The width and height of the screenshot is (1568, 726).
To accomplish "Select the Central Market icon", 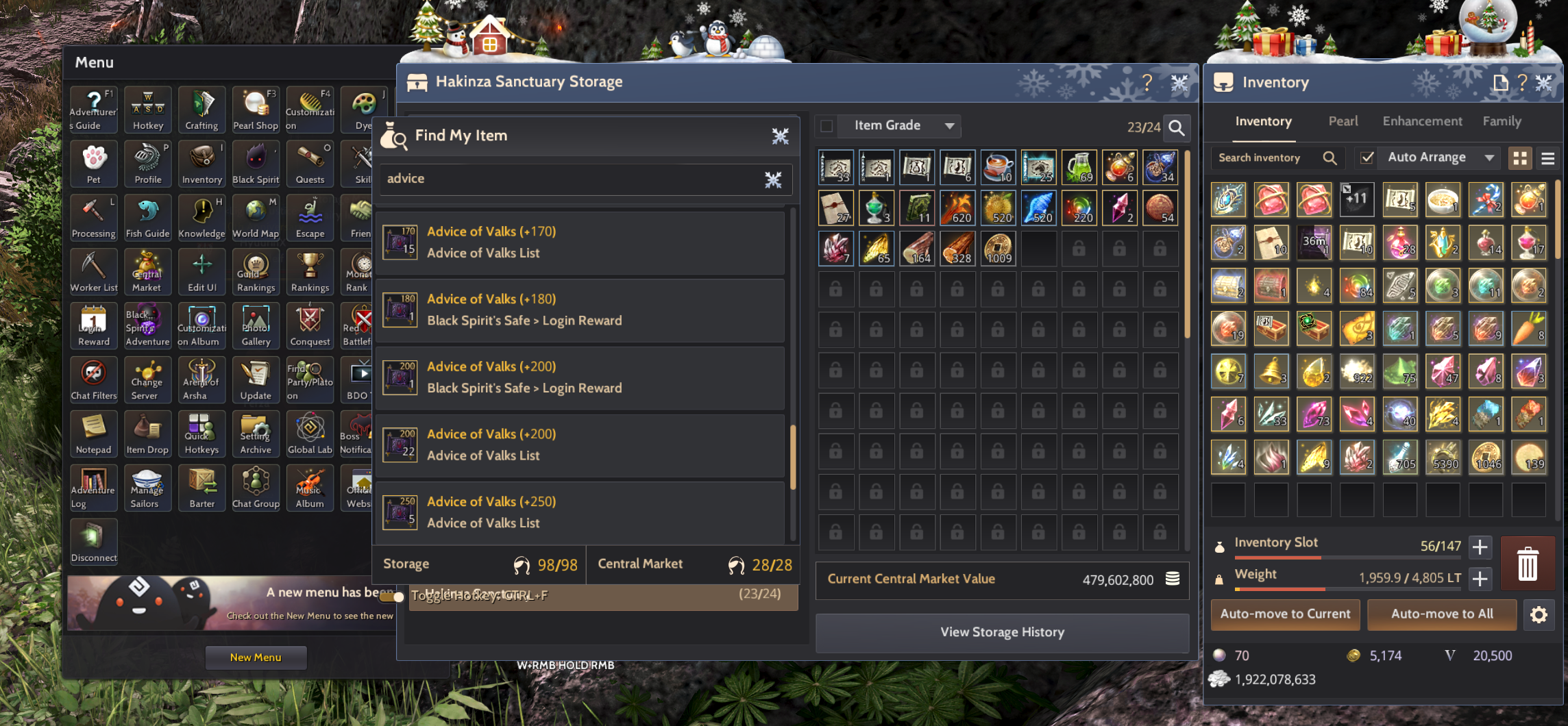I will coord(147,272).
